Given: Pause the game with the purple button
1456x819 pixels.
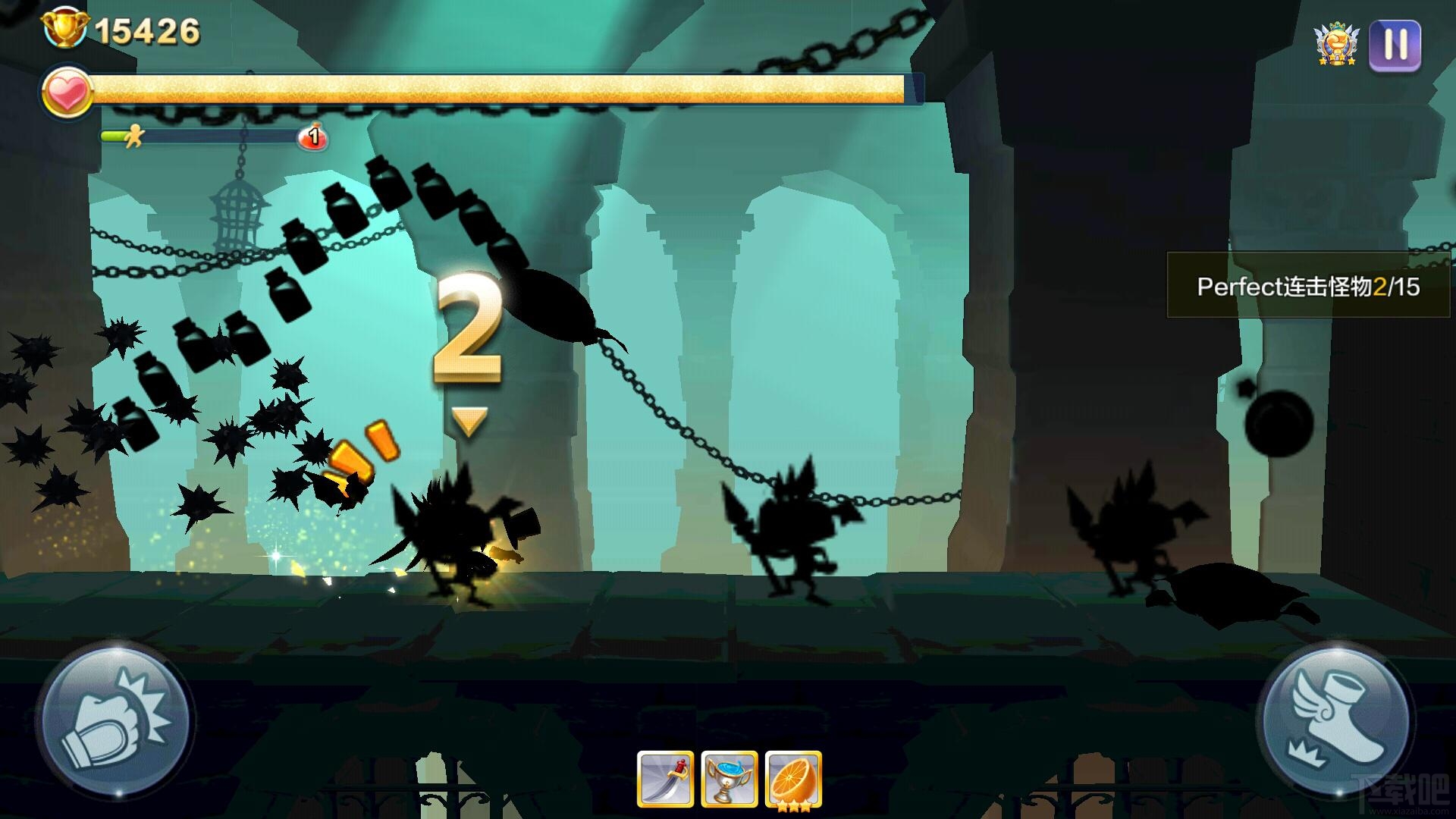Looking at the screenshot, I should 1395,45.
